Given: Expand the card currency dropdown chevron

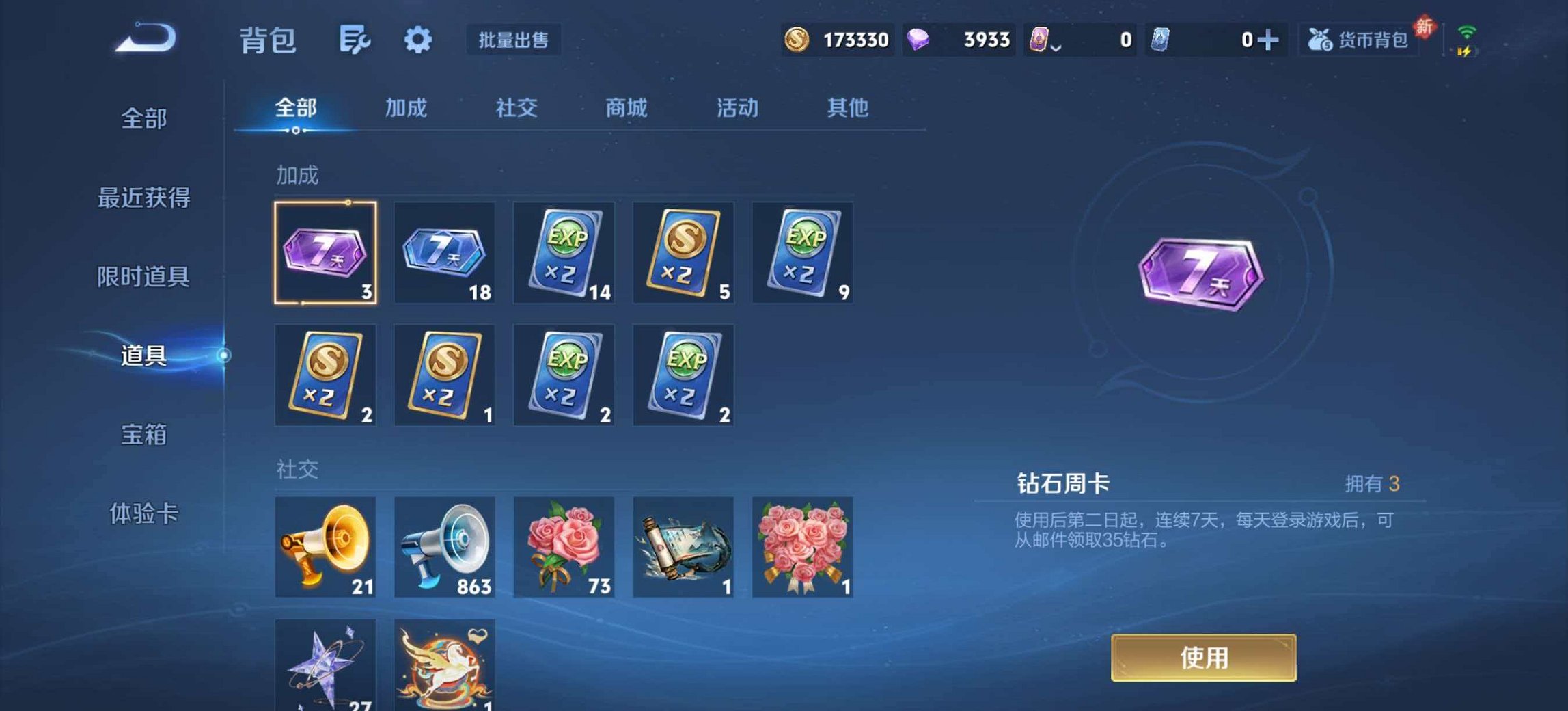Looking at the screenshot, I should tap(1056, 46).
